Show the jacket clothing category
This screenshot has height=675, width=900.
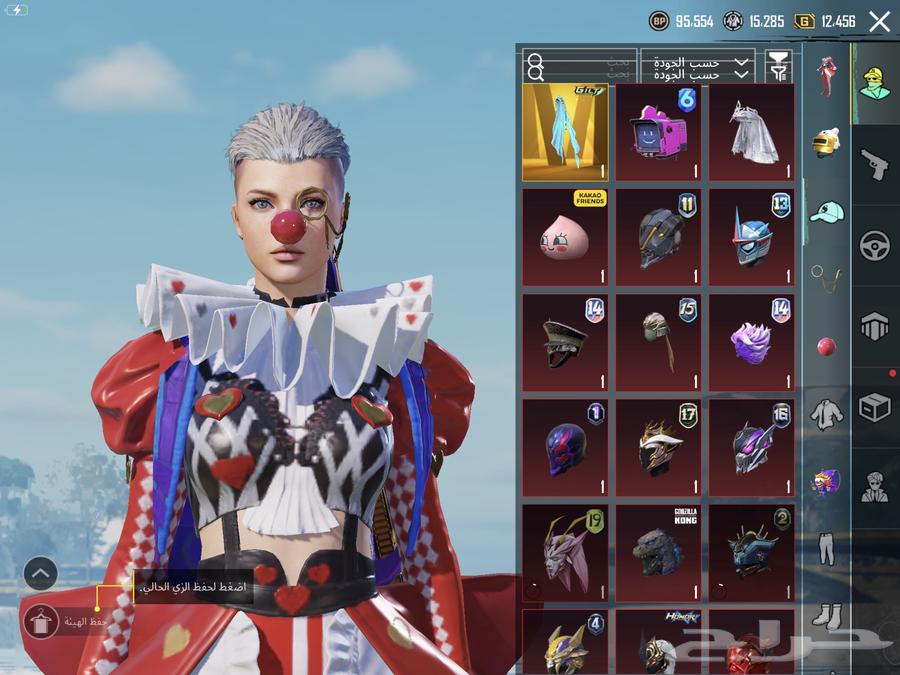click(x=826, y=414)
